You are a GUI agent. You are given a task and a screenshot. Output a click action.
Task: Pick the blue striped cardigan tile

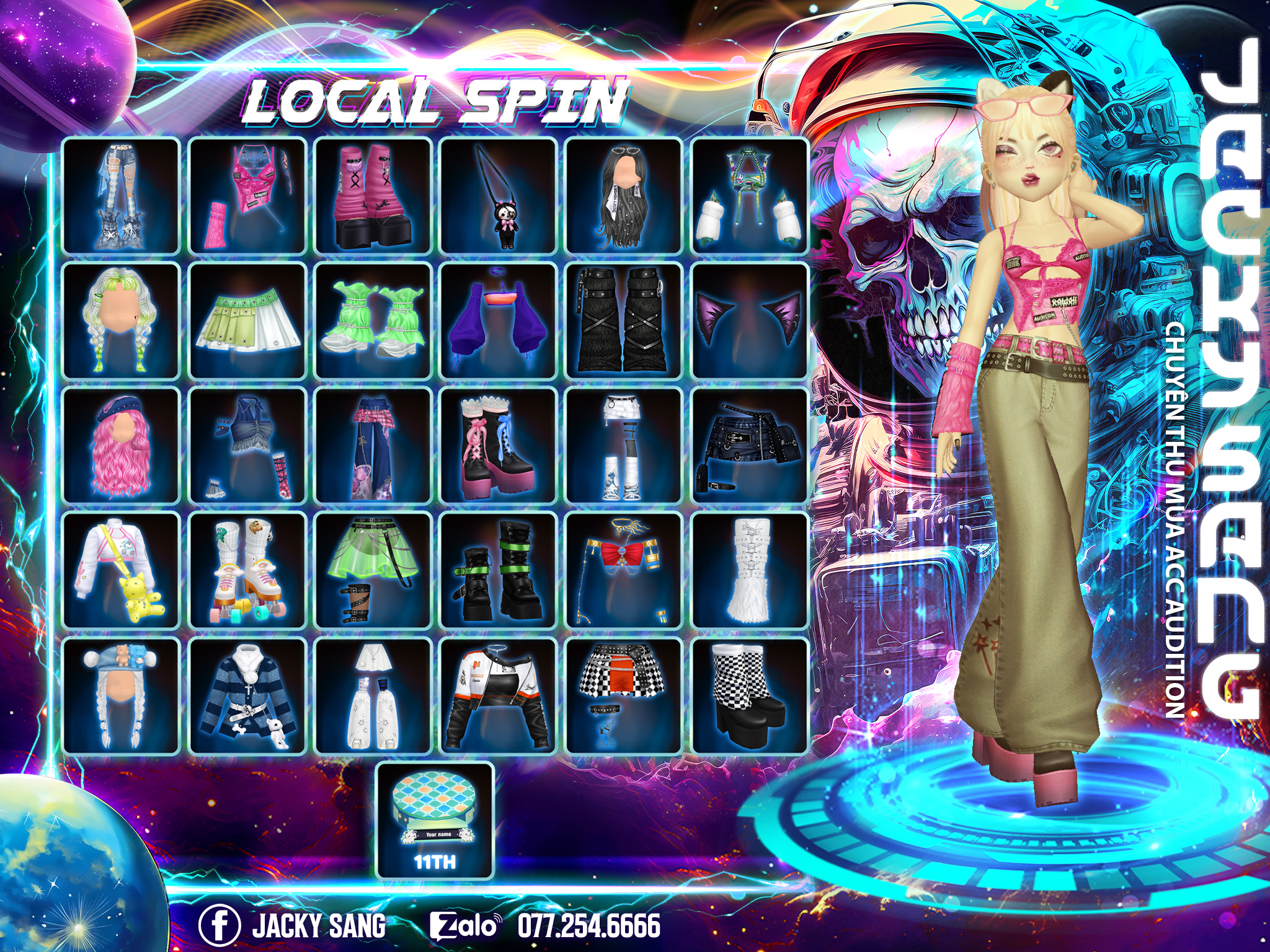click(x=248, y=696)
